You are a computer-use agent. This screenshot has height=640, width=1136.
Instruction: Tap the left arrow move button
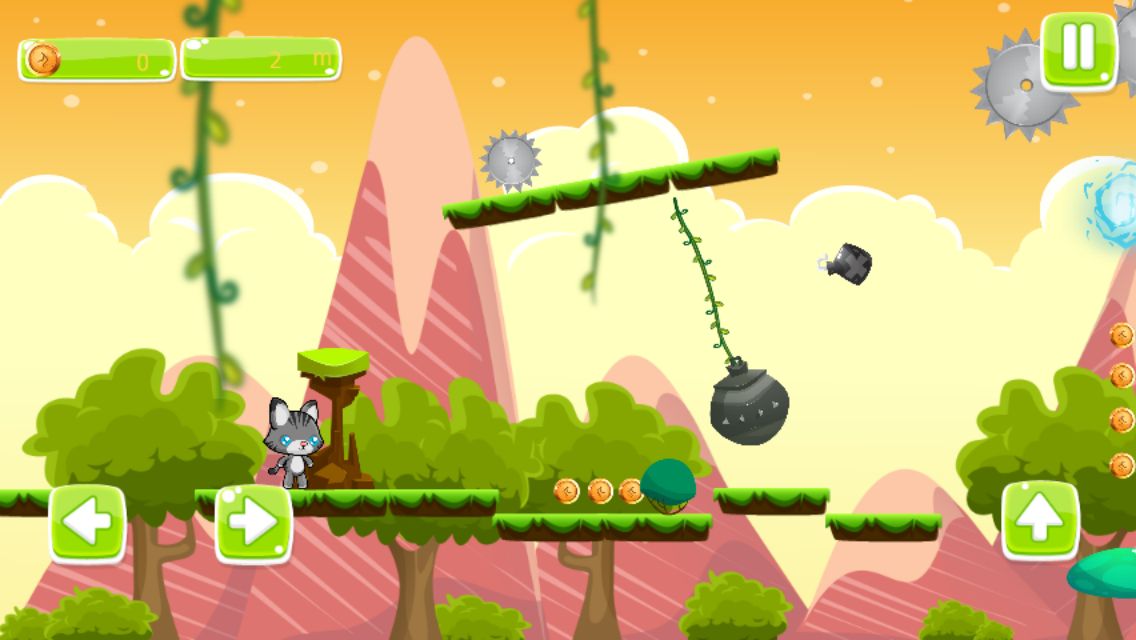(x=88, y=523)
